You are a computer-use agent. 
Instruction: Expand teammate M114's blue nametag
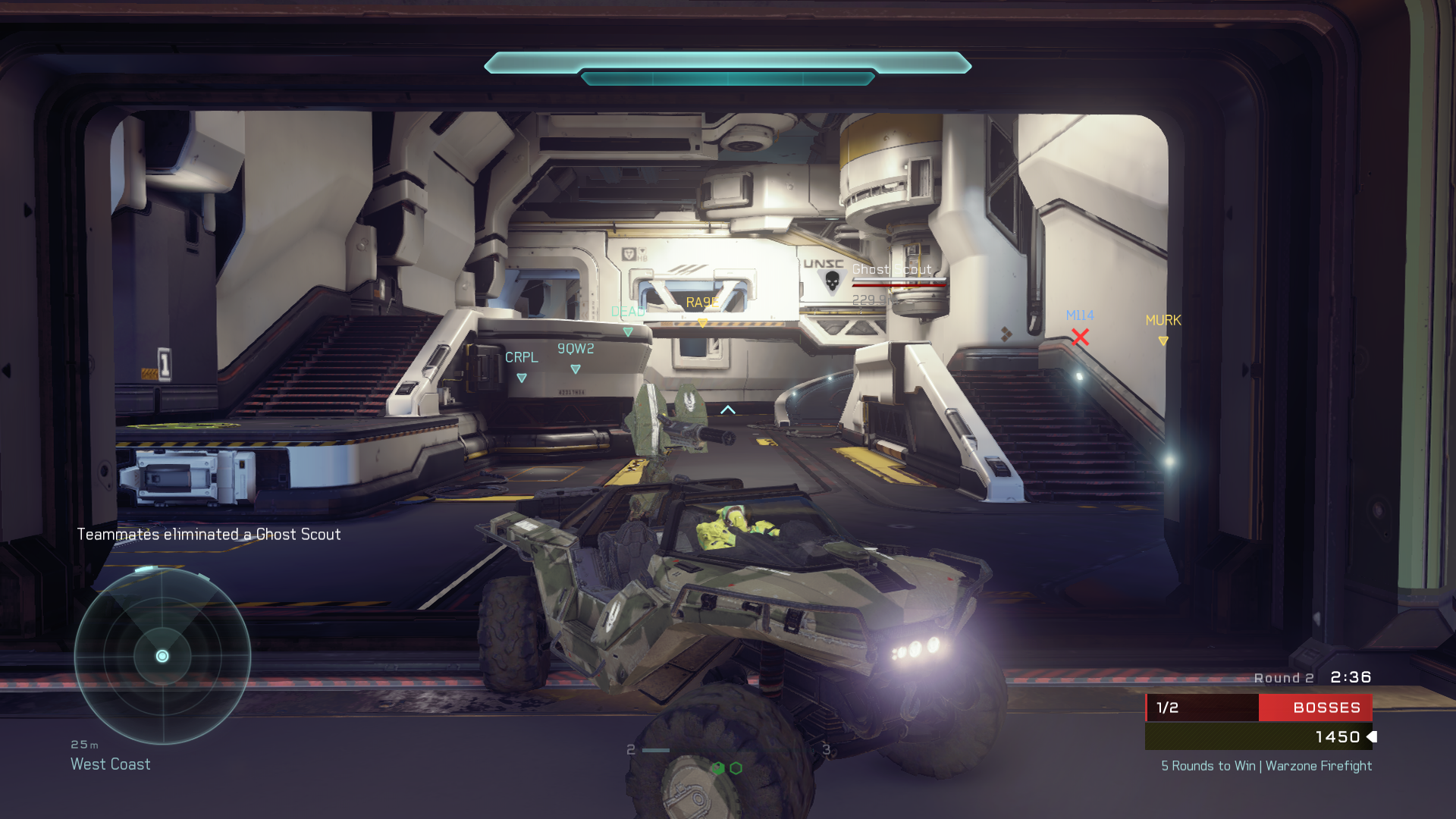[x=1080, y=315]
